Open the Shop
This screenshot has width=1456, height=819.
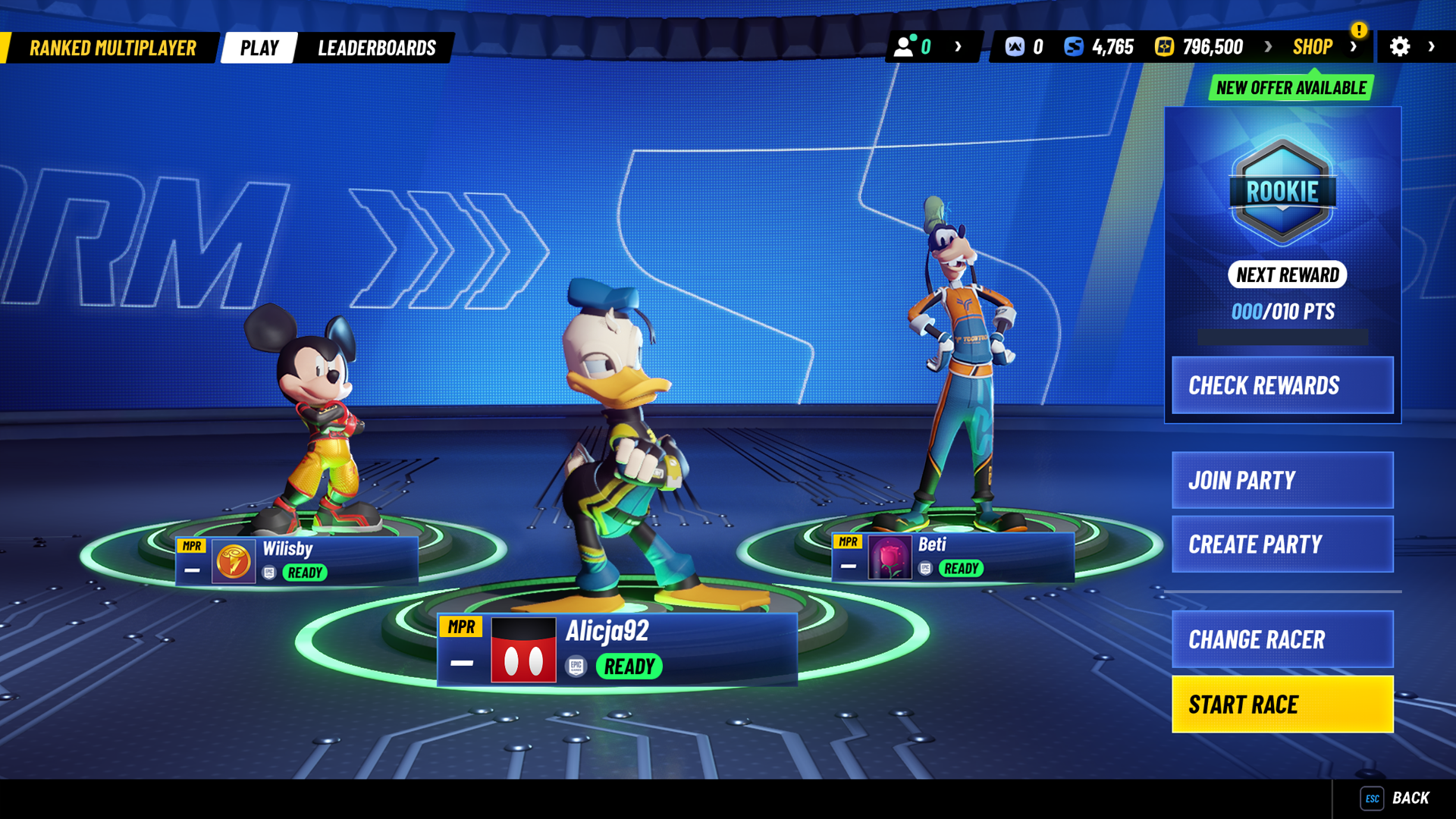pos(1312,47)
